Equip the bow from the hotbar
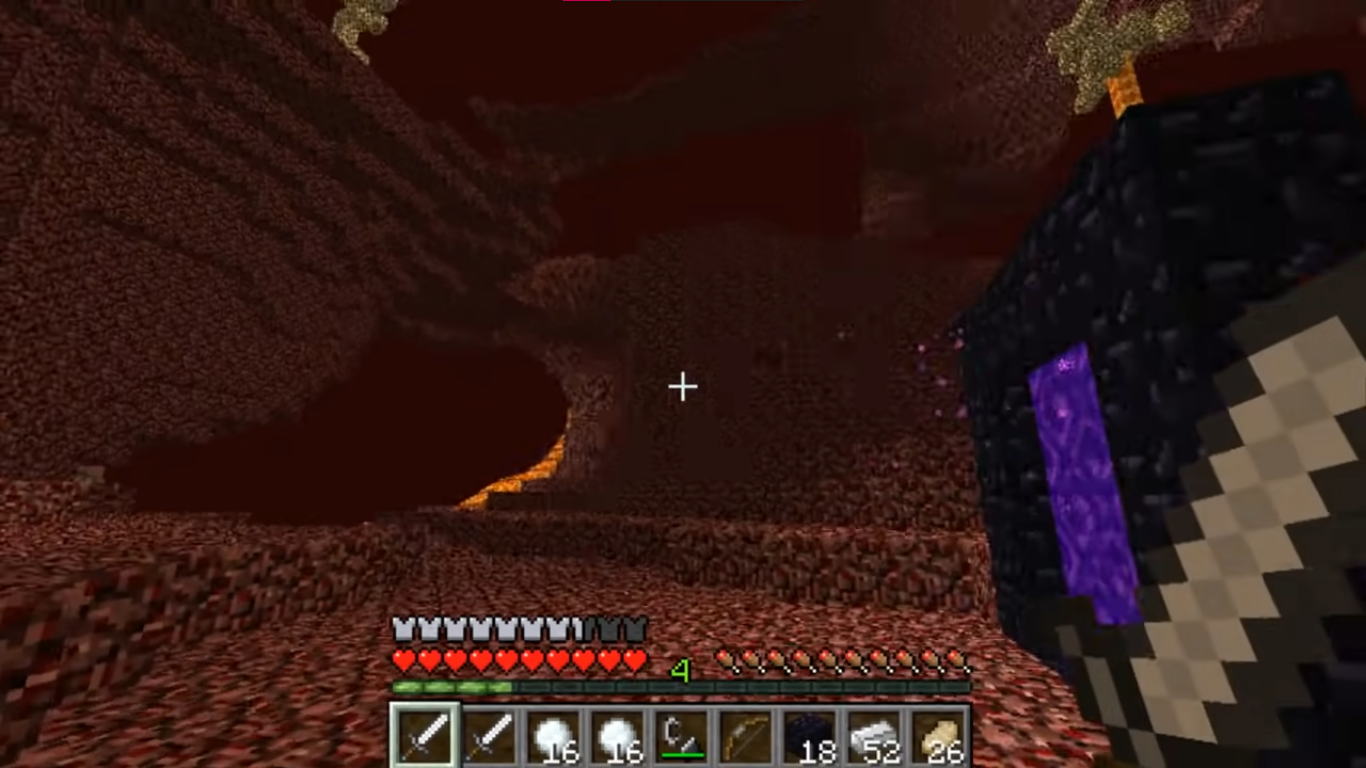The image size is (1366, 768). [x=746, y=737]
